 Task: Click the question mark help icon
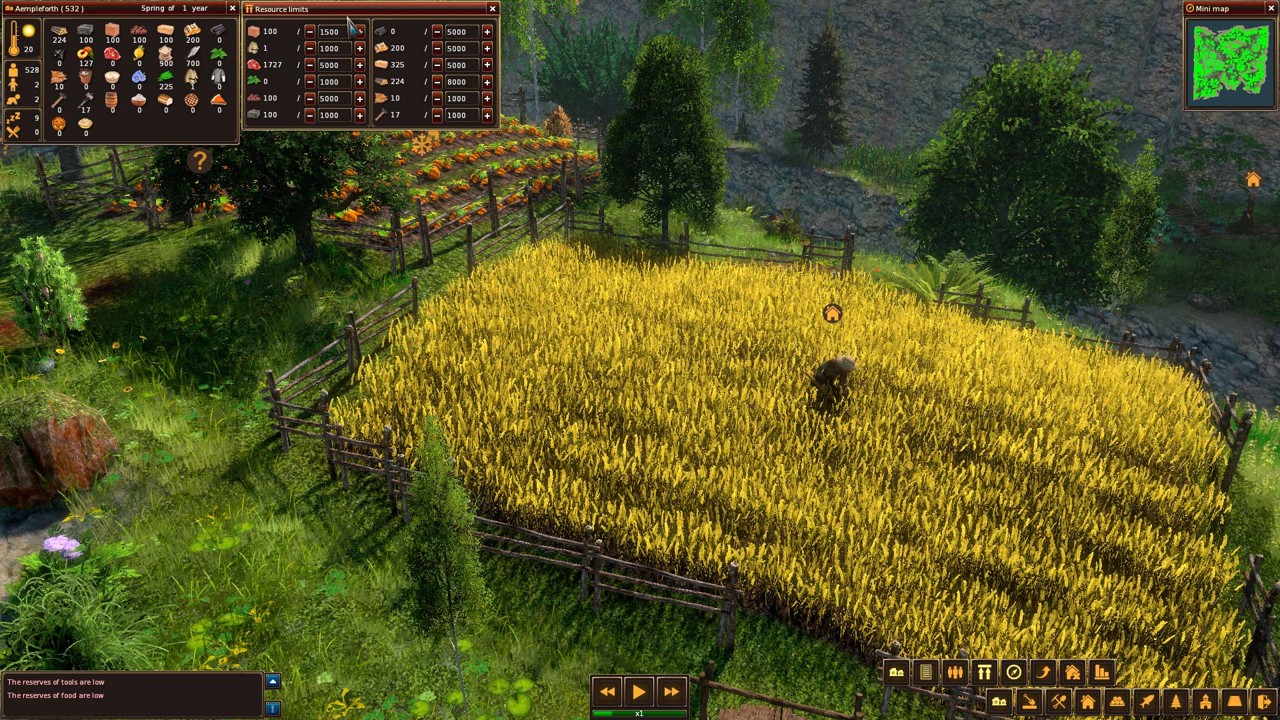point(200,161)
